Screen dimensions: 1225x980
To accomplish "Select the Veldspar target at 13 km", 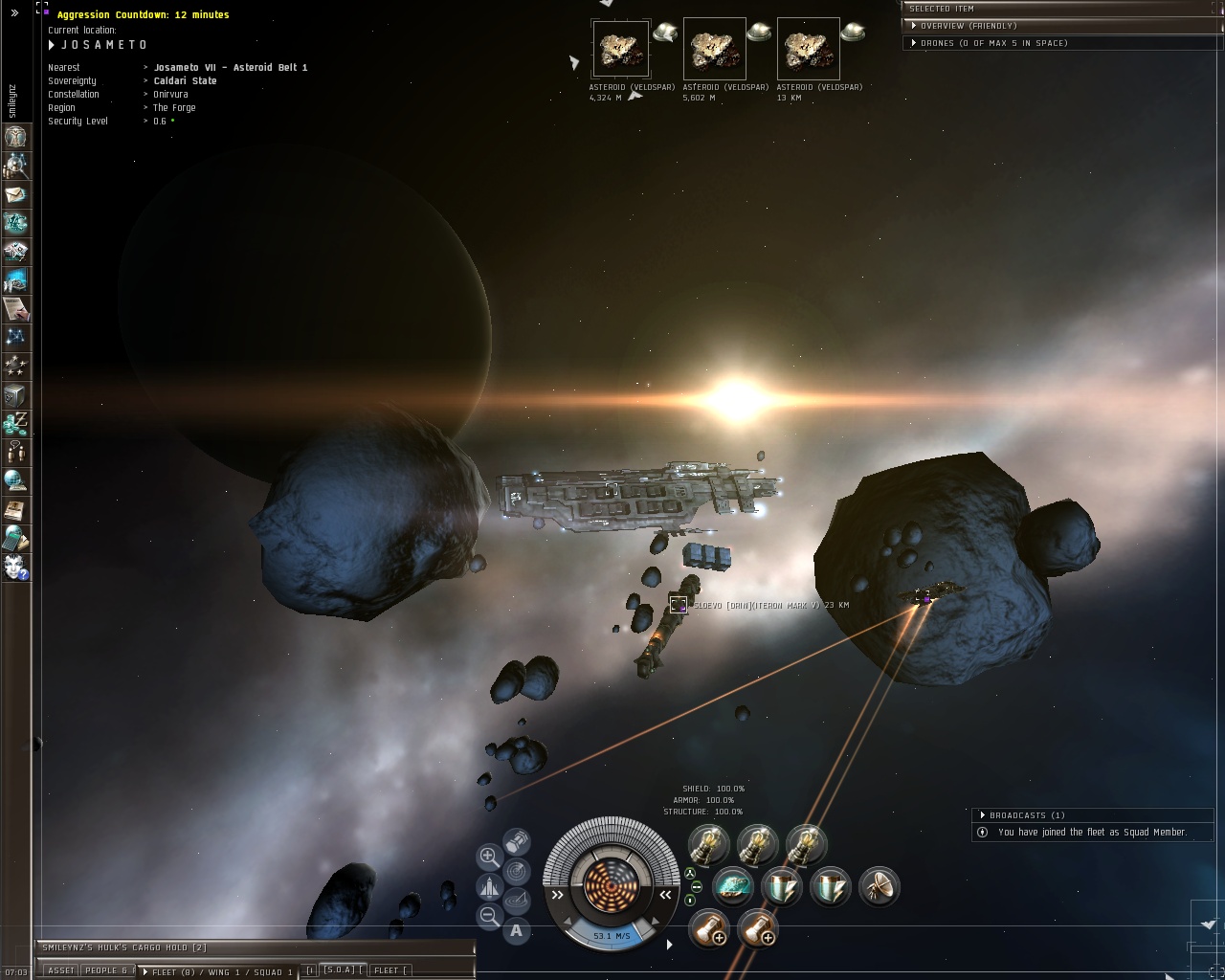I will pos(808,49).
